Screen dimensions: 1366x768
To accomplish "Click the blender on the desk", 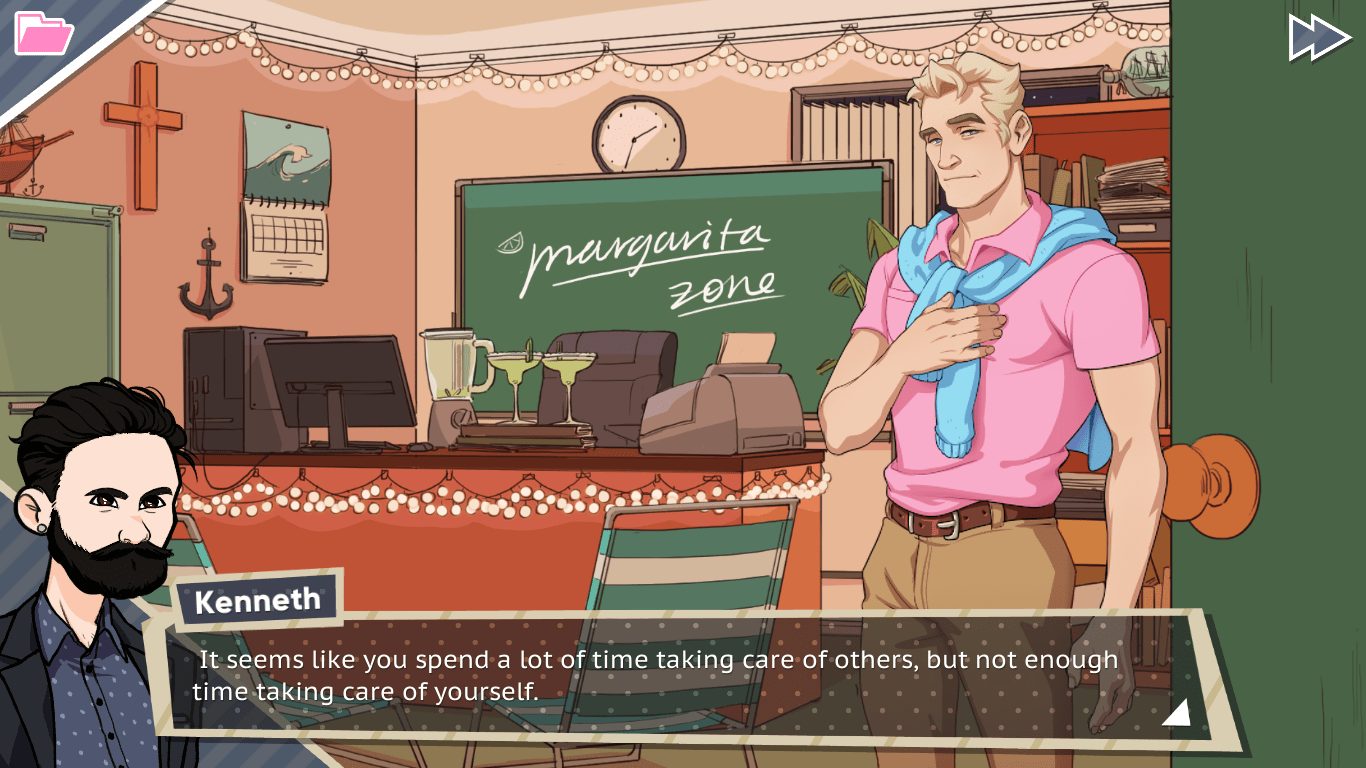I will pyautogui.click(x=452, y=370).
